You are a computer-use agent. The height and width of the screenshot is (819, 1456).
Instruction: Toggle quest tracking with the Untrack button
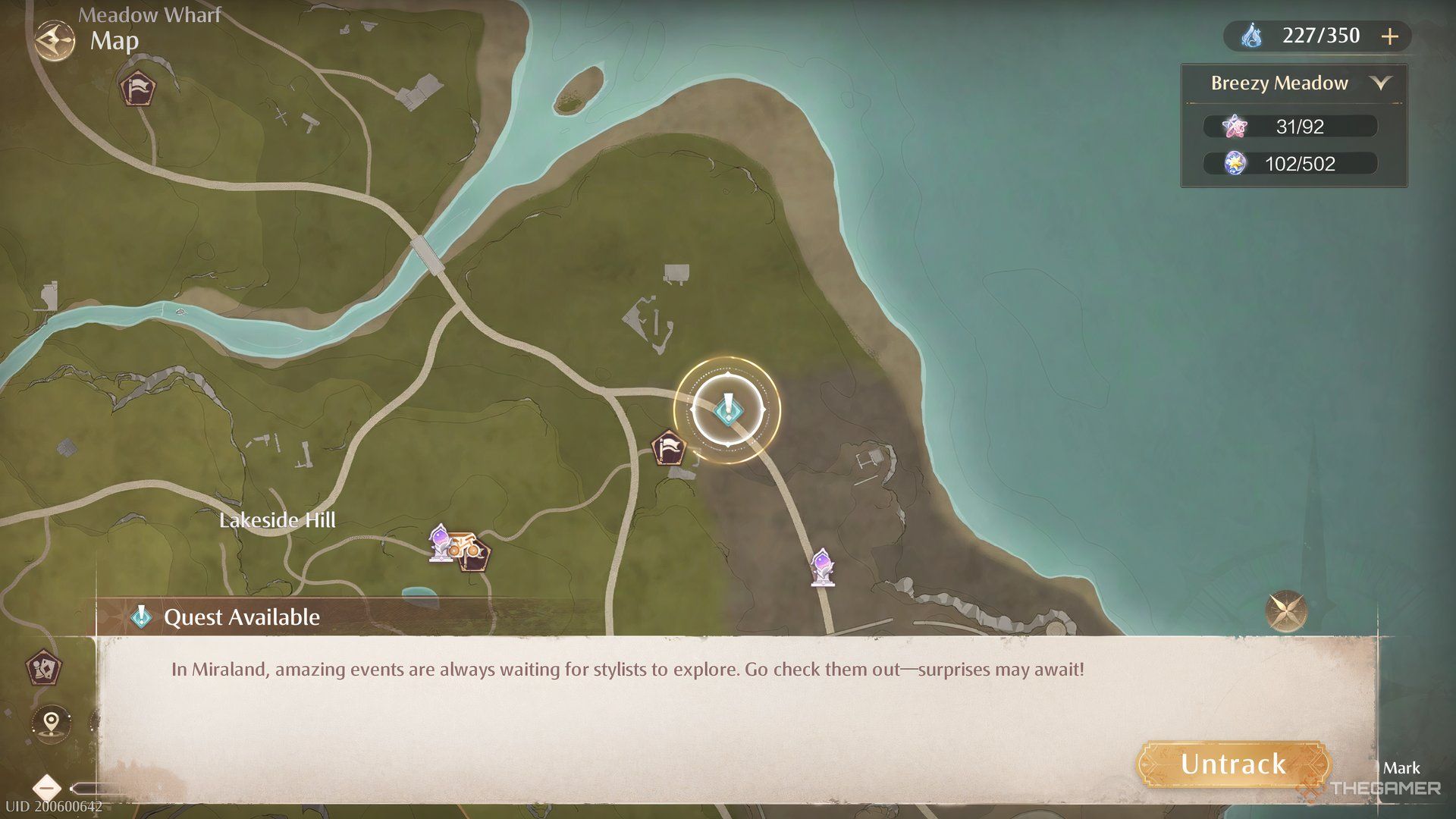point(1234,764)
